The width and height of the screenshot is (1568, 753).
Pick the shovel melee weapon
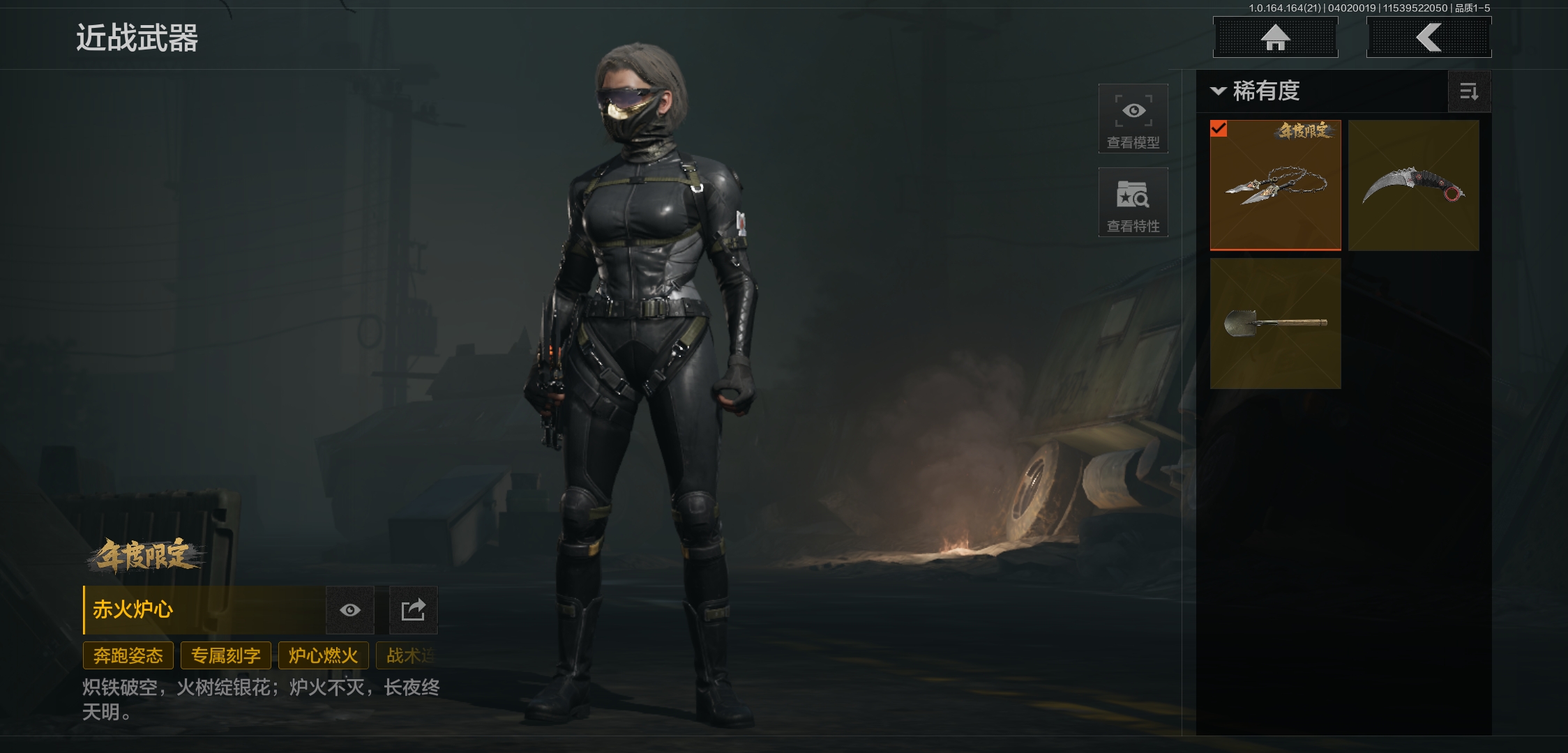pyautogui.click(x=1275, y=324)
